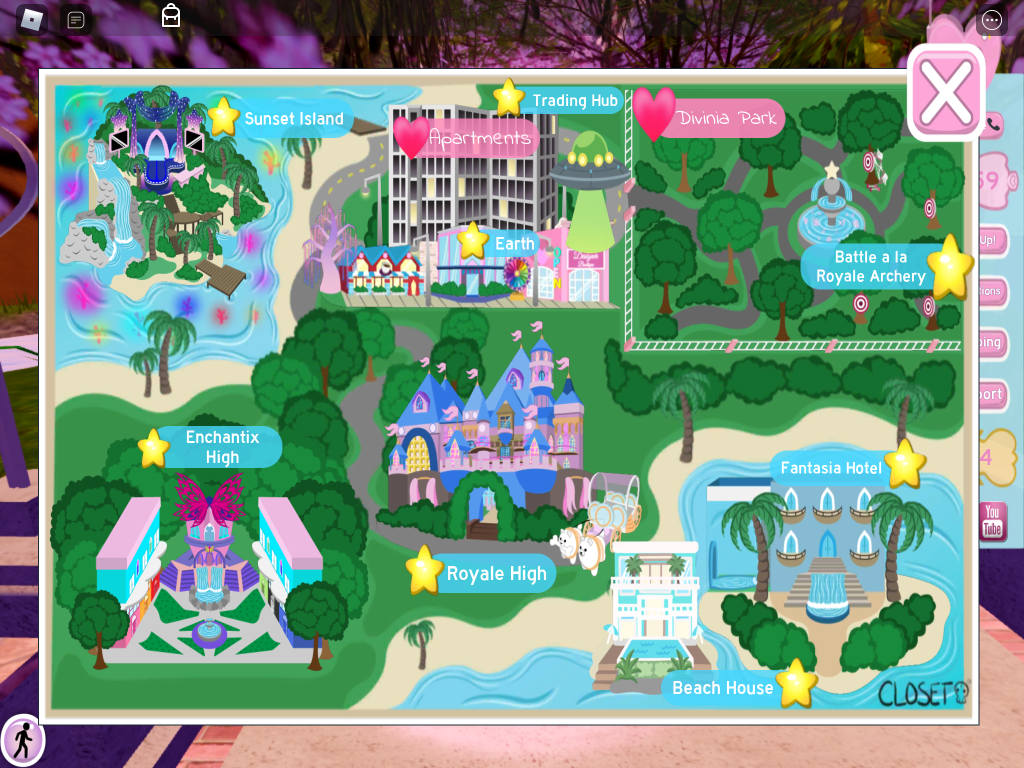The image size is (1024, 768).
Task: Toggle the walking figure button
Action: pyautogui.click(x=22, y=741)
